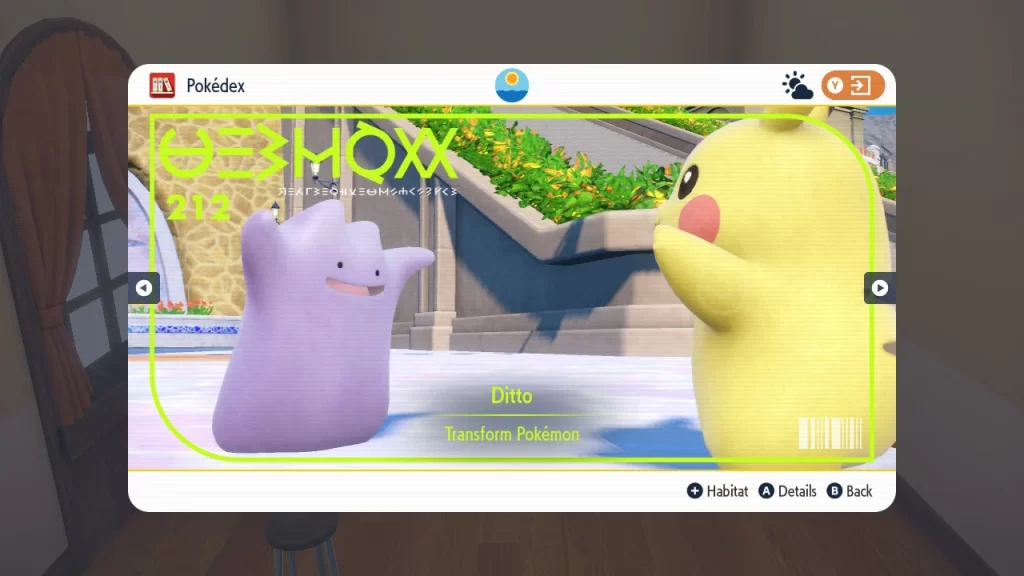Screen dimensions: 1024x576
Task: Open Ditto's Details page
Action: click(x=787, y=491)
